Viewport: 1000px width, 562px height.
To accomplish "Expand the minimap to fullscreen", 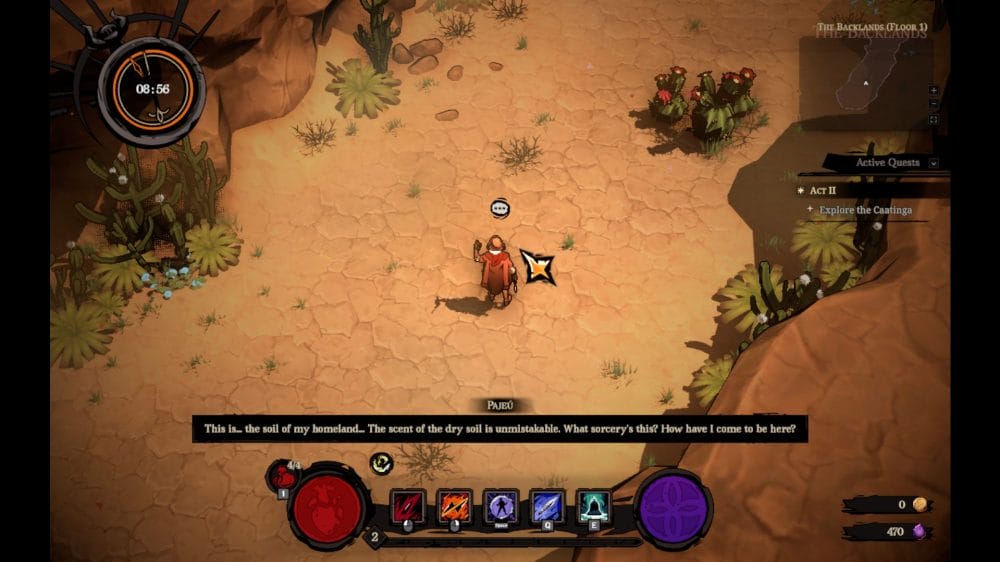I will coord(934,119).
